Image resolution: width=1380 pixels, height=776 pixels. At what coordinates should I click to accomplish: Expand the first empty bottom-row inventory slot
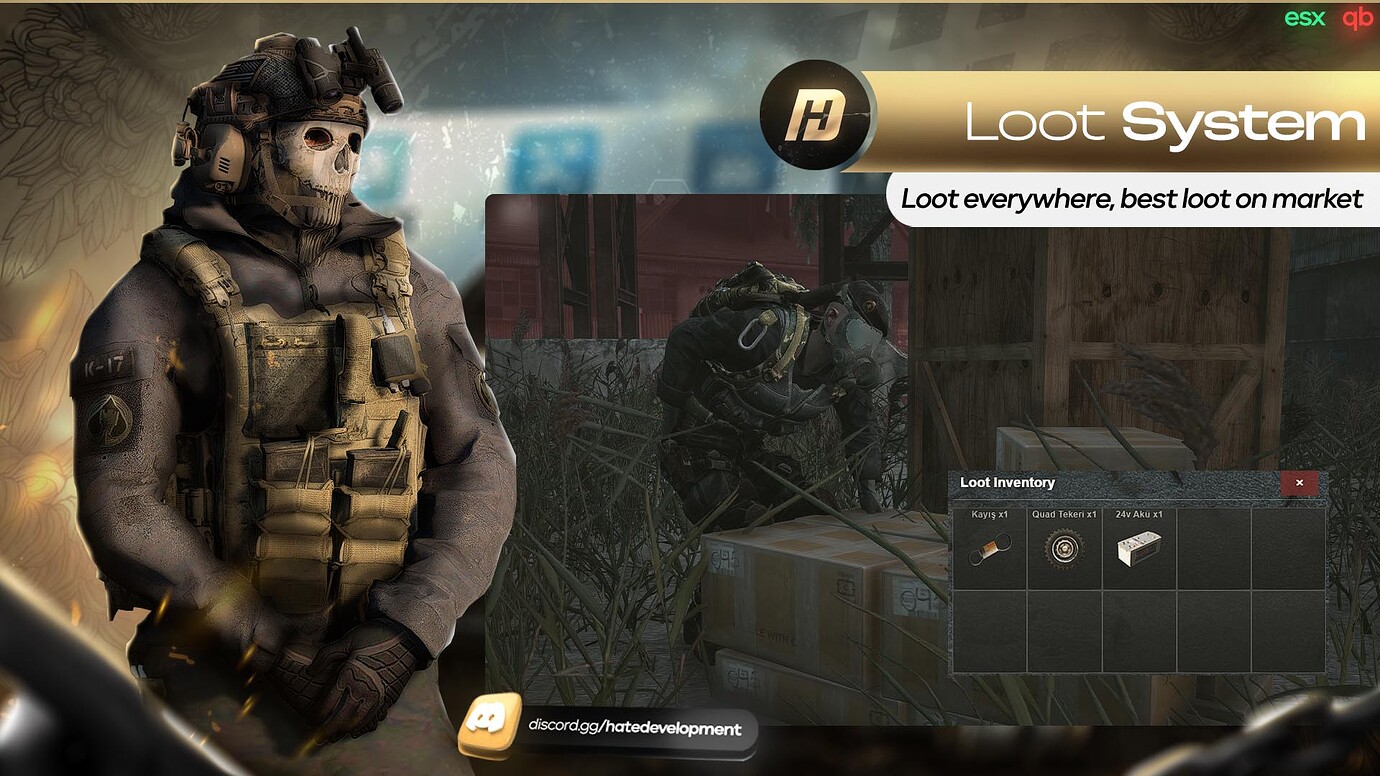click(989, 630)
